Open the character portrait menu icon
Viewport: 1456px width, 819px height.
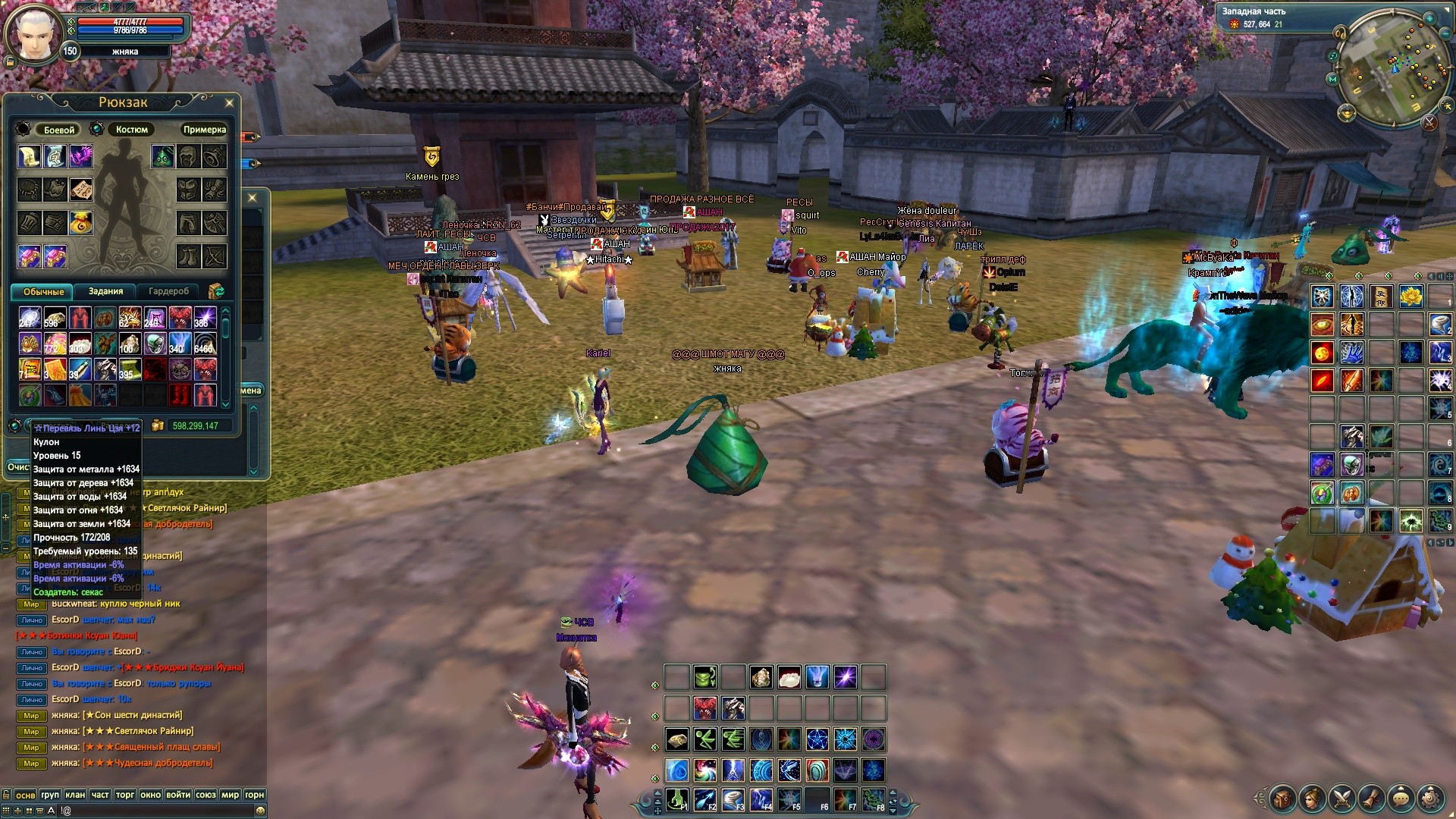point(1312,798)
